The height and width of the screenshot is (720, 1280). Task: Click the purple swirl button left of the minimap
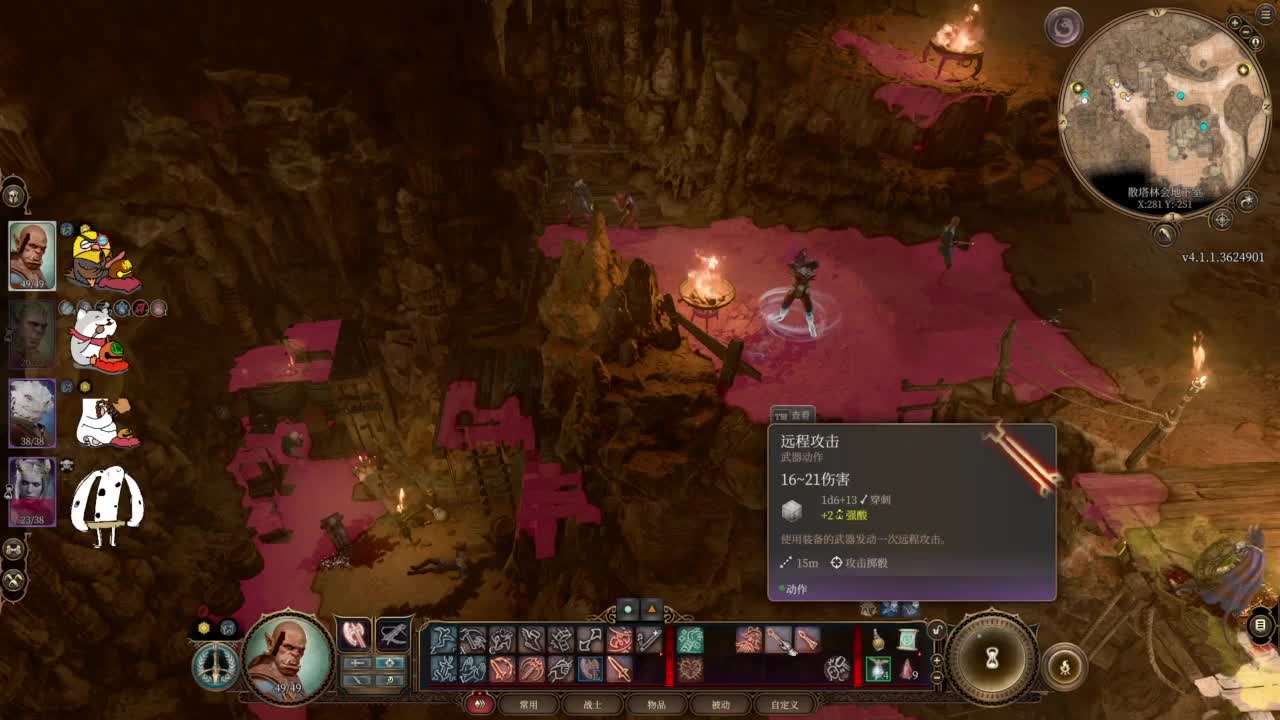[1064, 26]
